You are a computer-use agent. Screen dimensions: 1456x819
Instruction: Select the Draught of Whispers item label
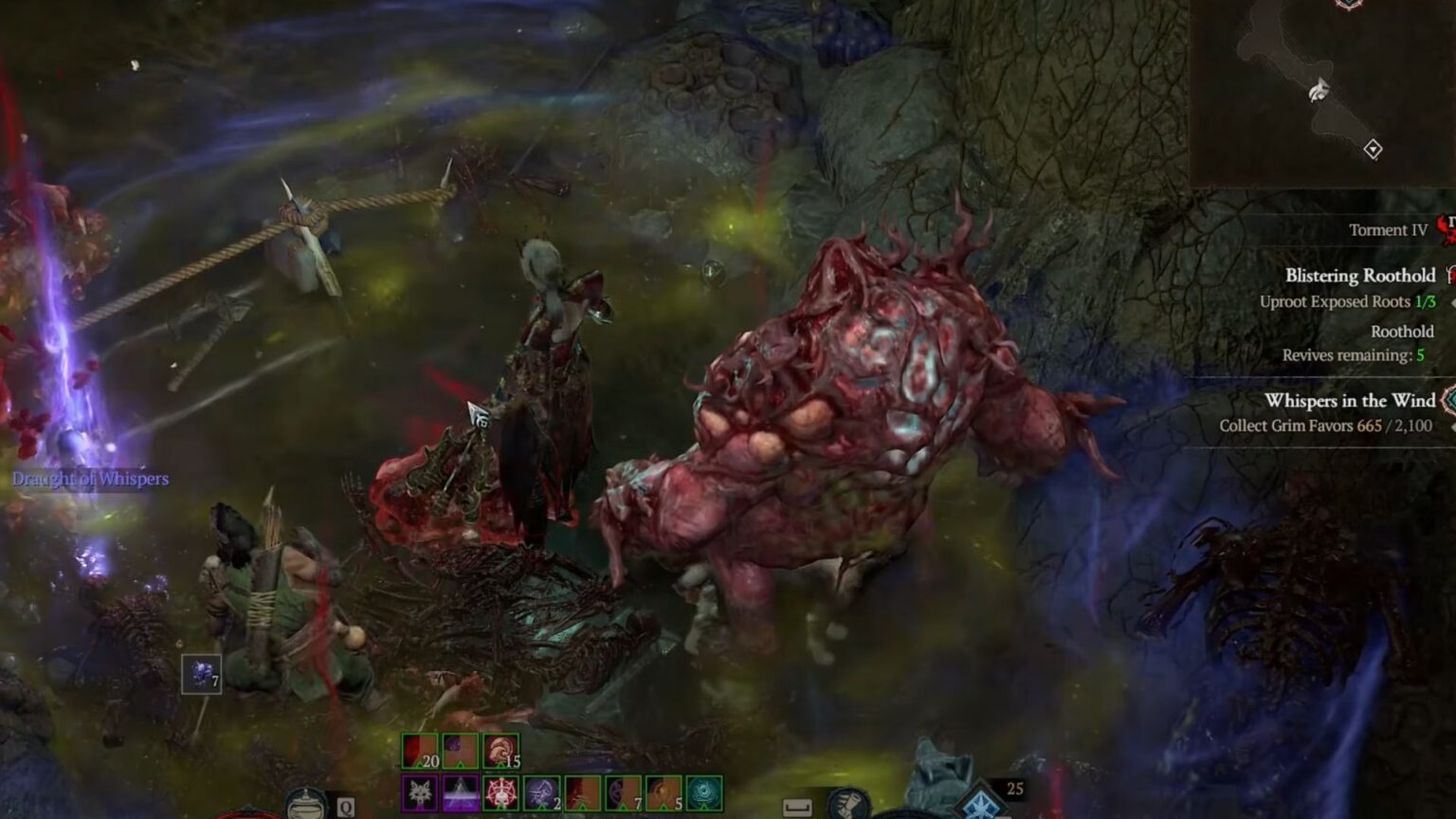coord(90,480)
